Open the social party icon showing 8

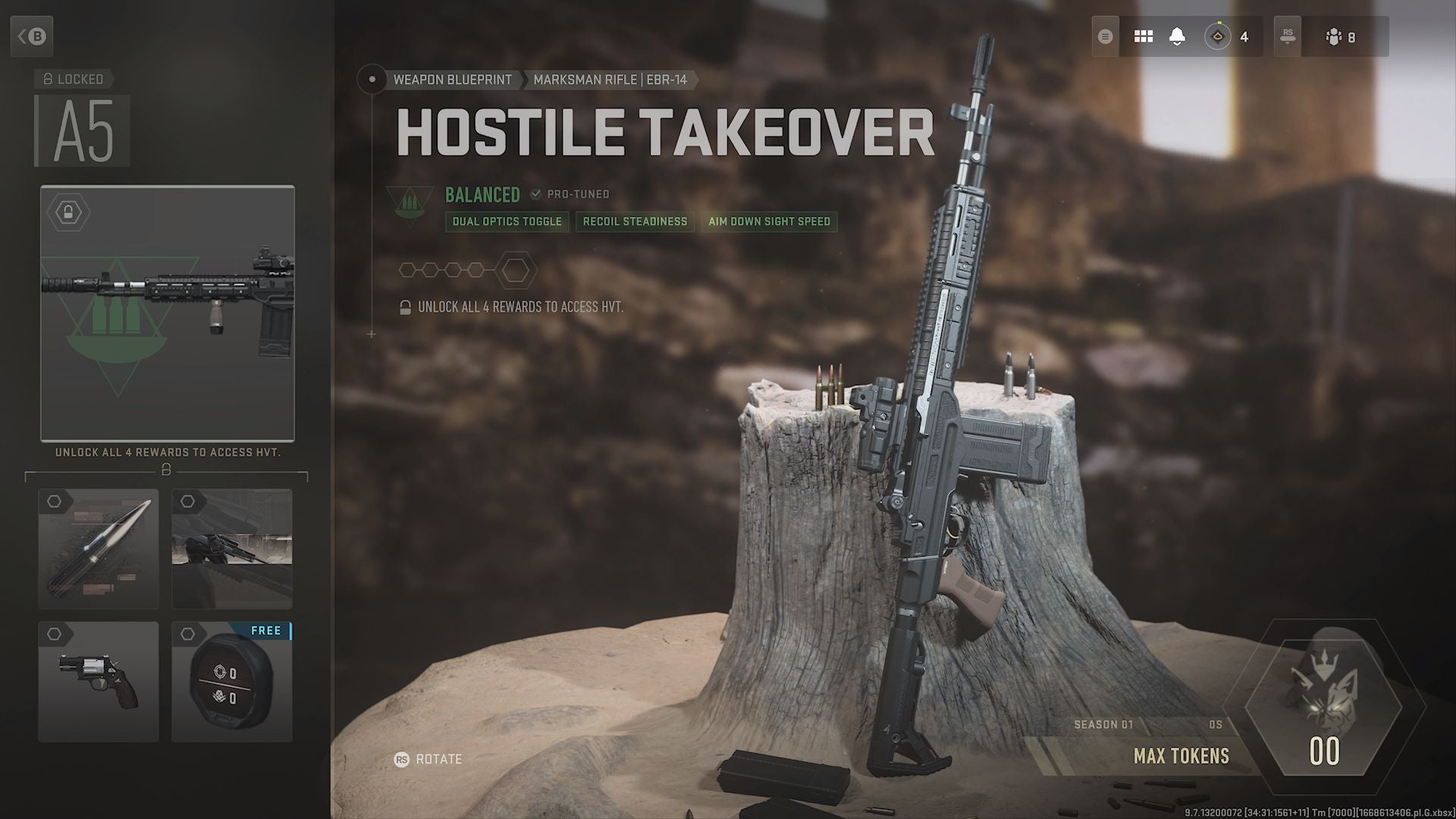[x=1341, y=36]
